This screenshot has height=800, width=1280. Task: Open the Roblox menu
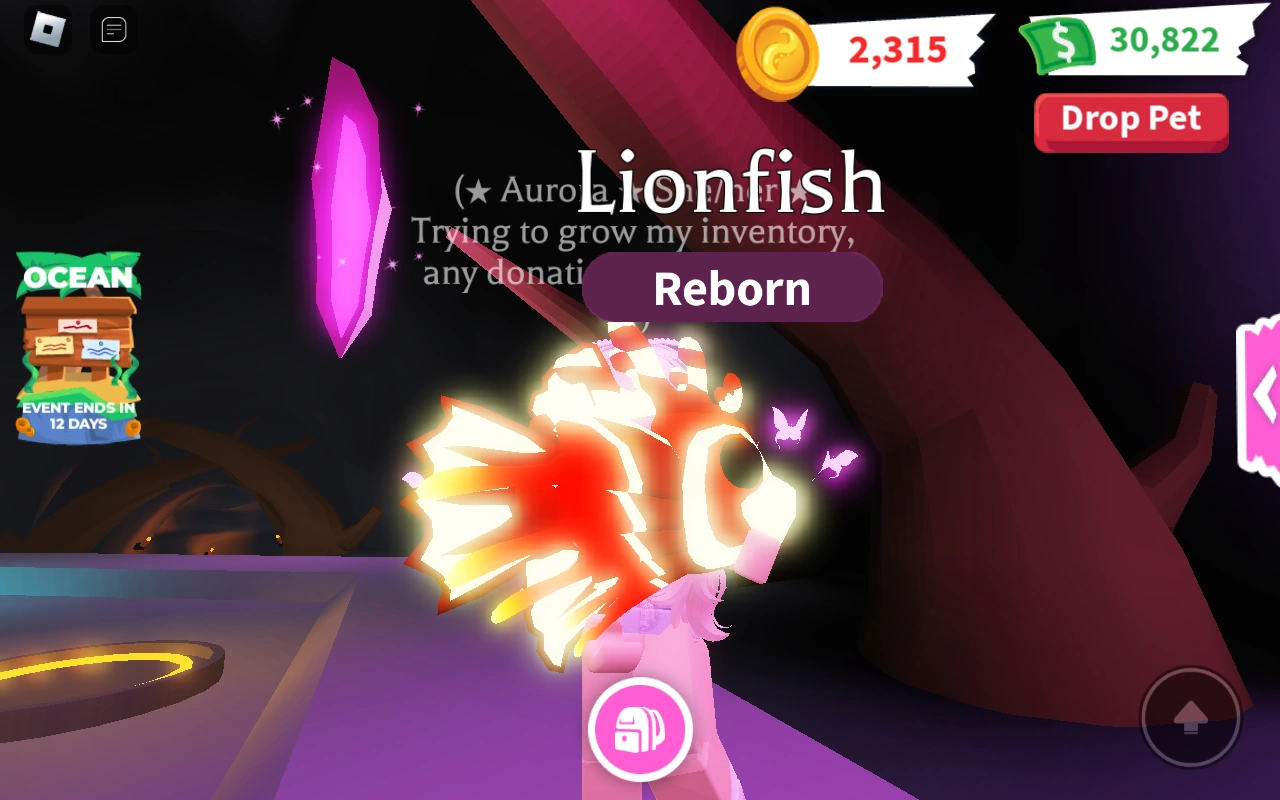[x=45, y=30]
